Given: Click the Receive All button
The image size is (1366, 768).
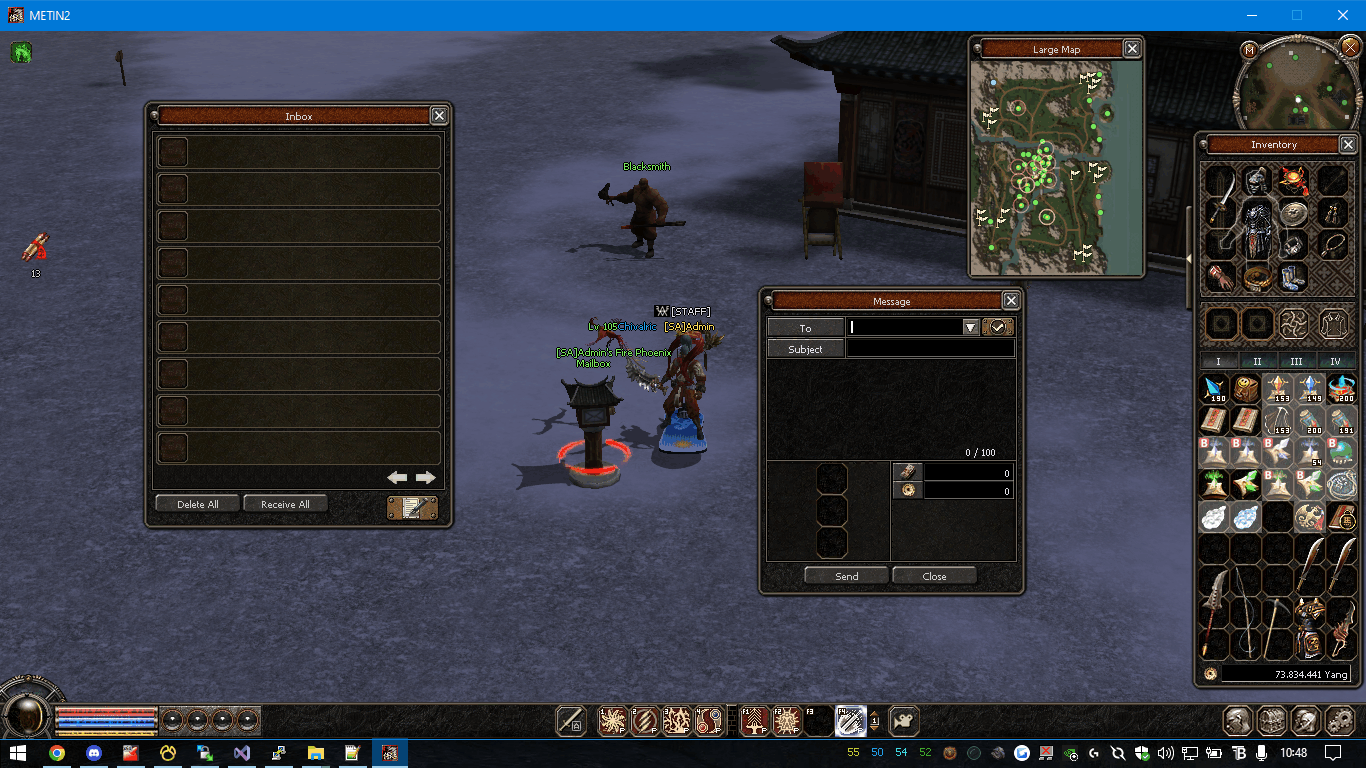Looking at the screenshot, I should point(285,504).
